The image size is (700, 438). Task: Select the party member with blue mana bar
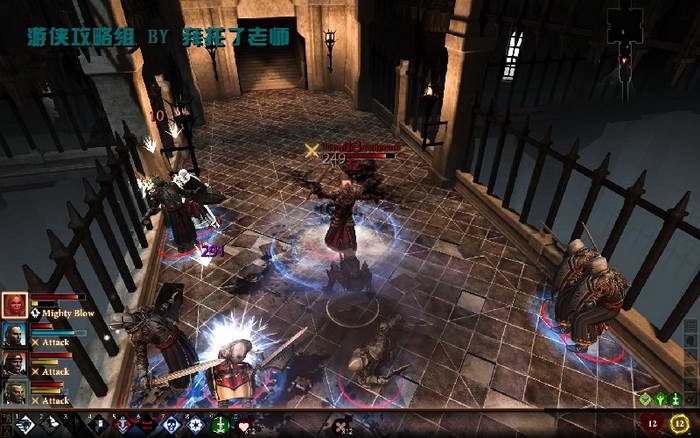pyautogui.click(x=14, y=334)
